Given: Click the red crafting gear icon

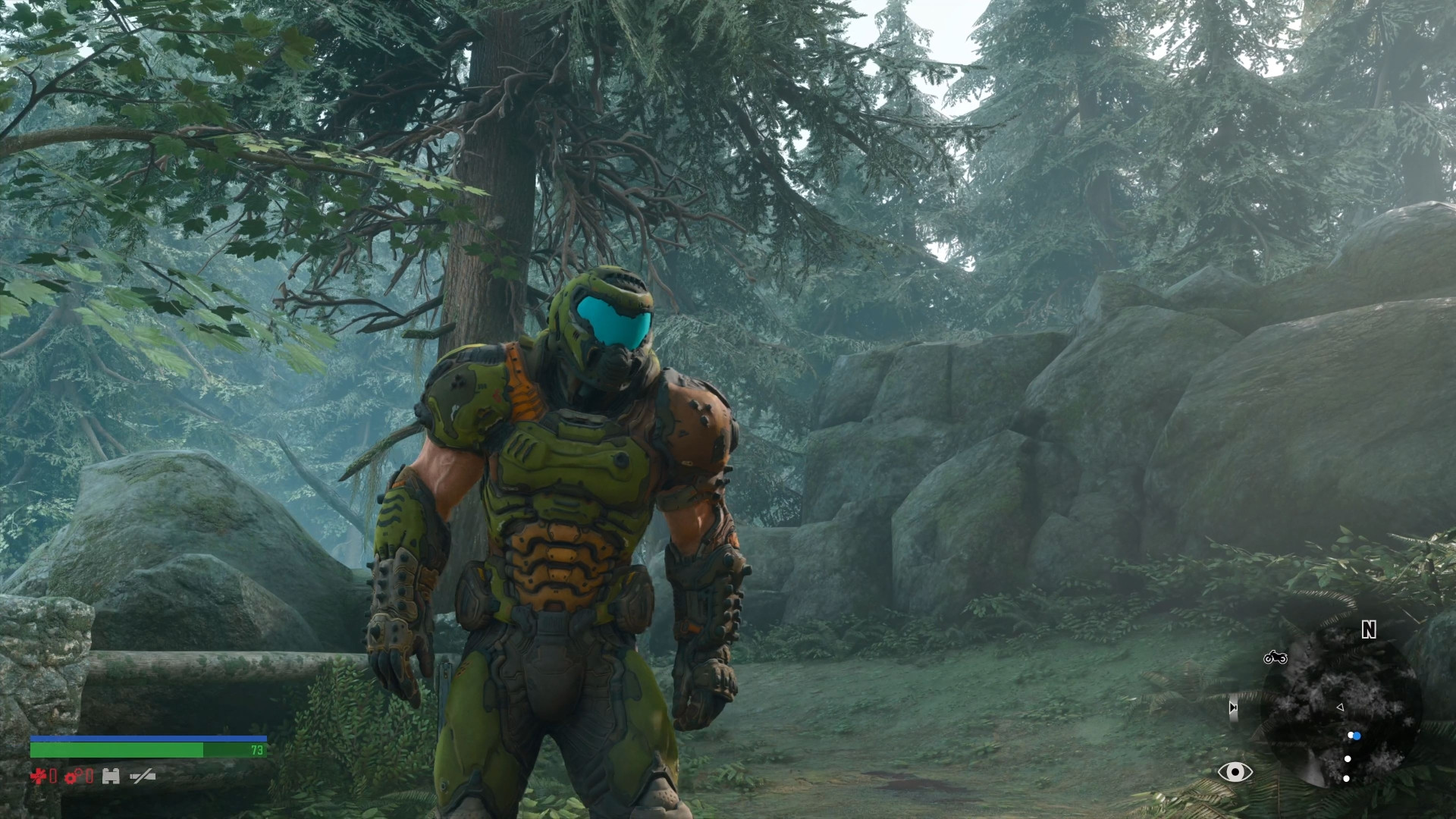Looking at the screenshot, I should coord(71,777).
